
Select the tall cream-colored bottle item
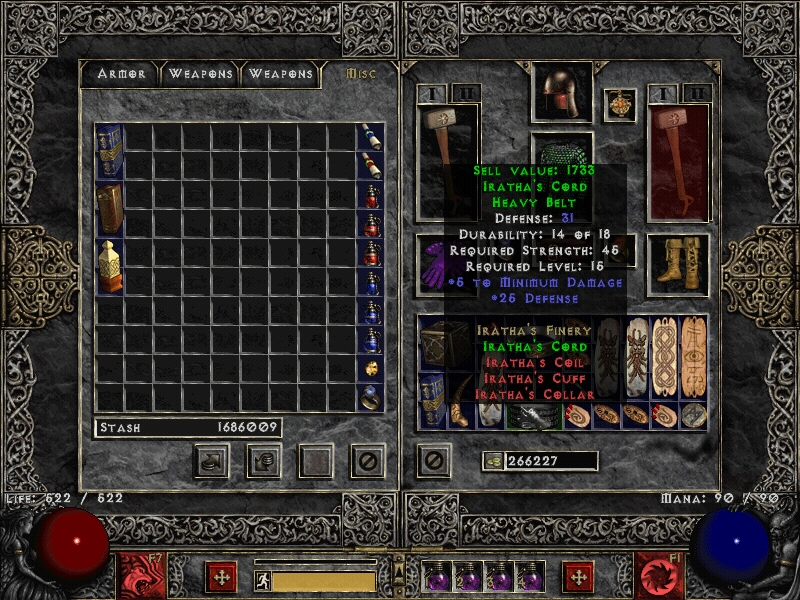[109, 266]
